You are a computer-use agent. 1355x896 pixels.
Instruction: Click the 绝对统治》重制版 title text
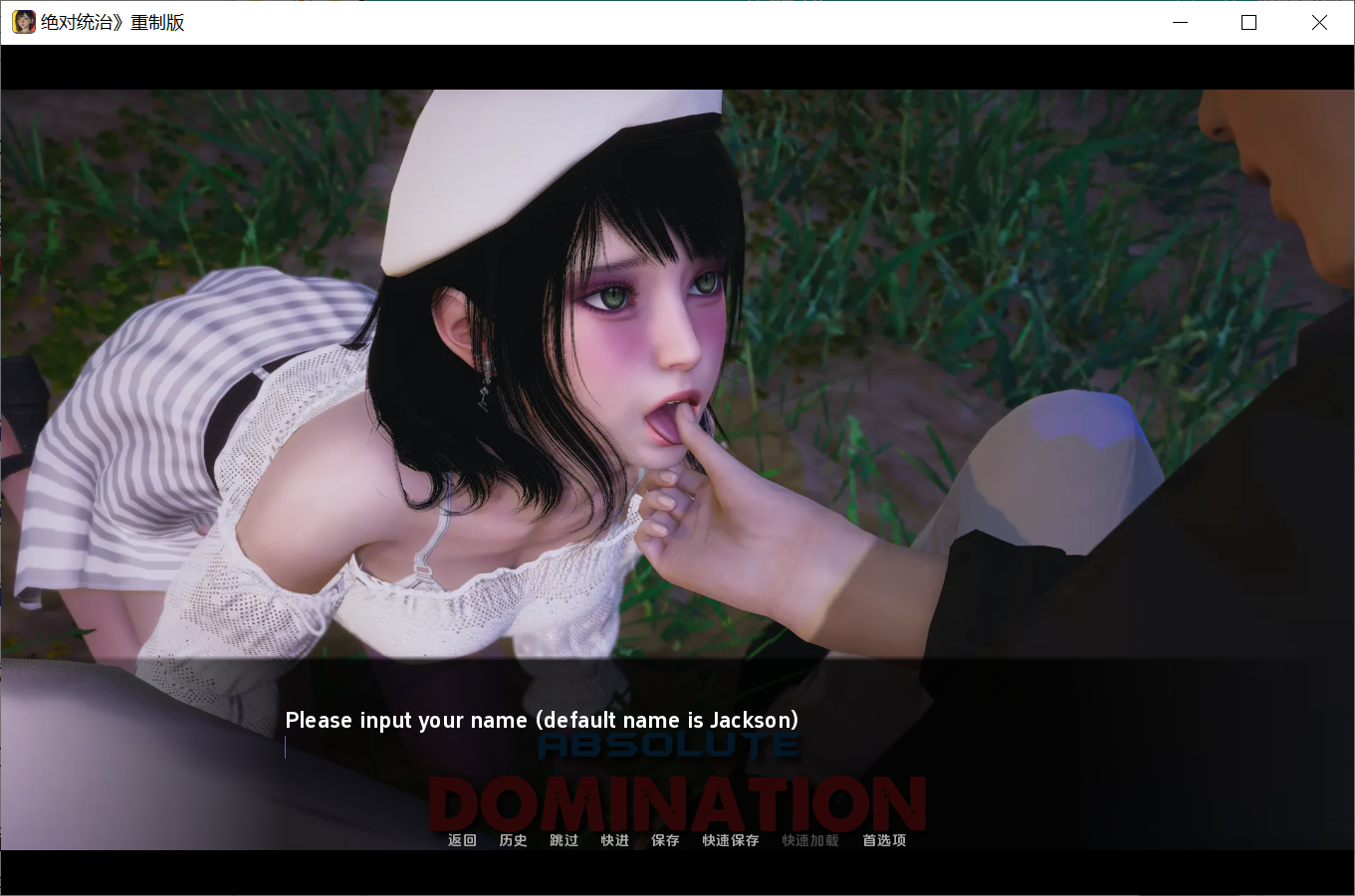(110, 21)
